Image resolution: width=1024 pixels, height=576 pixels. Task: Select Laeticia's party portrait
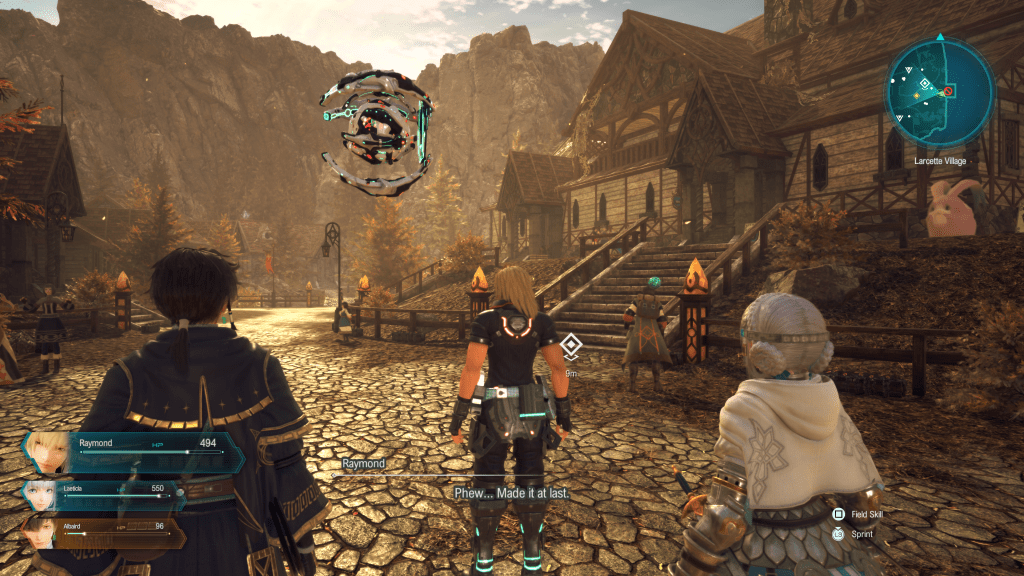[x=40, y=496]
